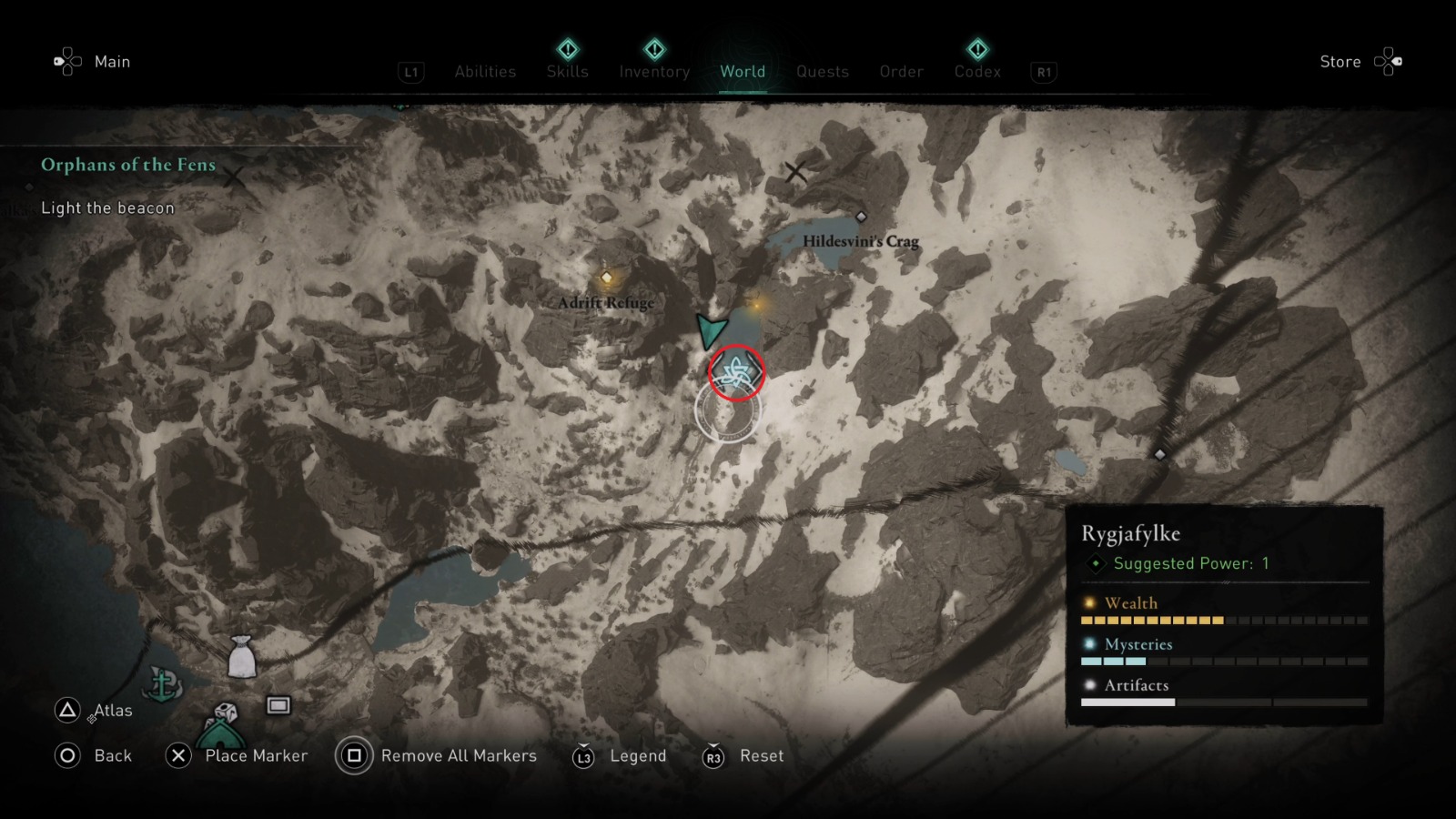The height and width of the screenshot is (819, 1456).
Task: Open the Abilities tab
Action: [x=485, y=72]
